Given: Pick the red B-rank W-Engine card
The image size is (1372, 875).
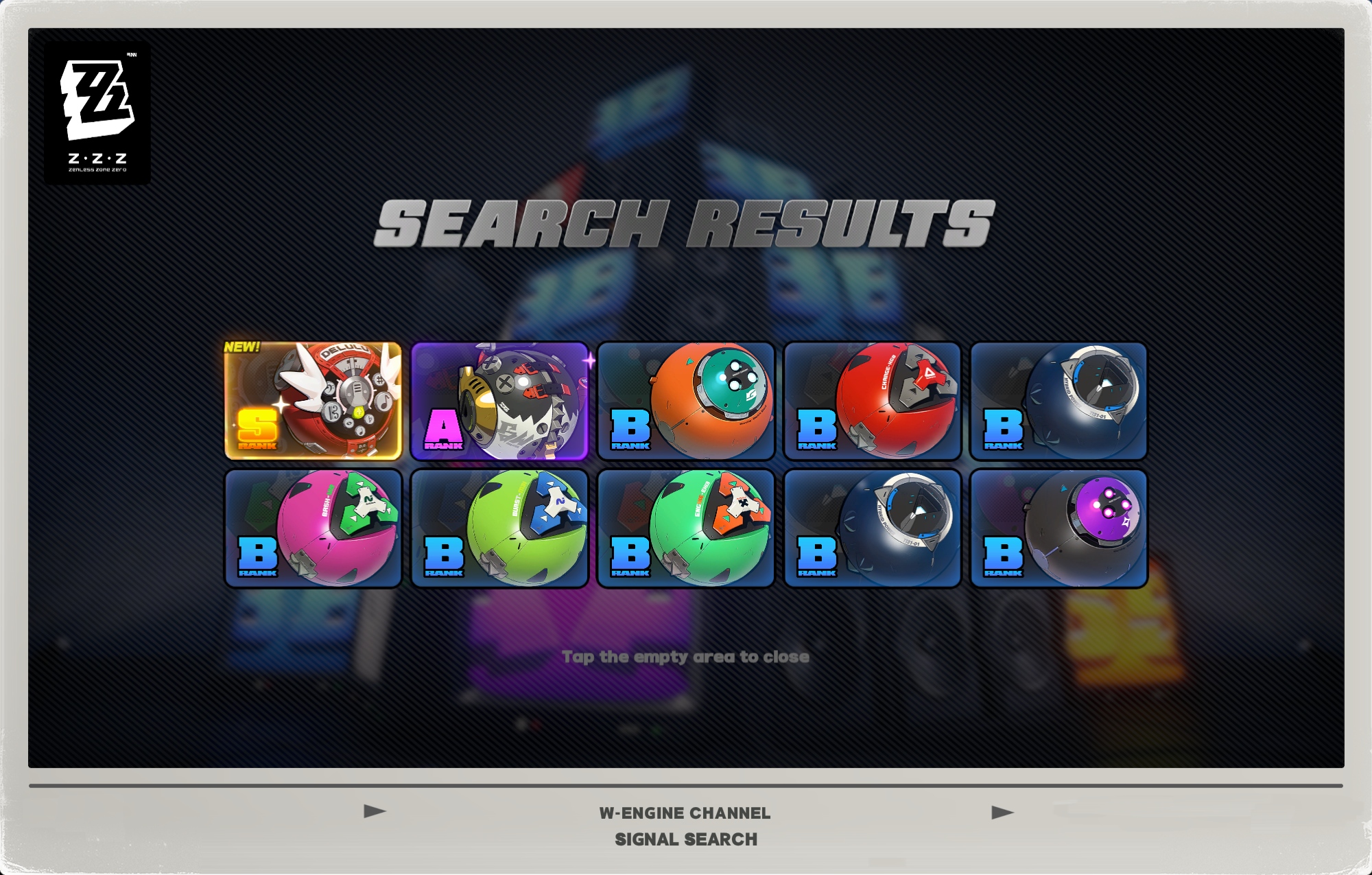Looking at the screenshot, I should [x=873, y=401].
